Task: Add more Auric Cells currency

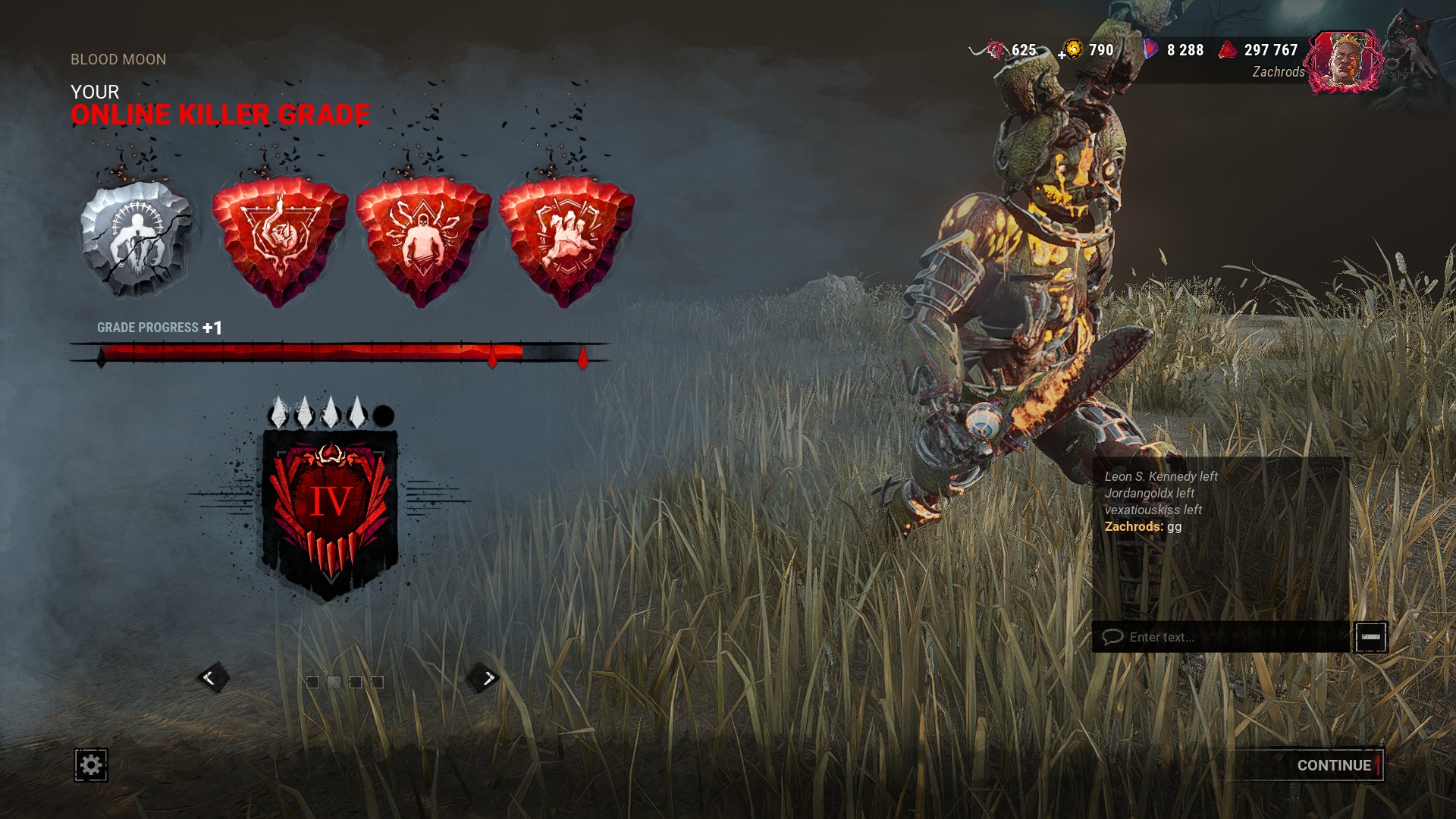Action: click(x=1063, y=55)
